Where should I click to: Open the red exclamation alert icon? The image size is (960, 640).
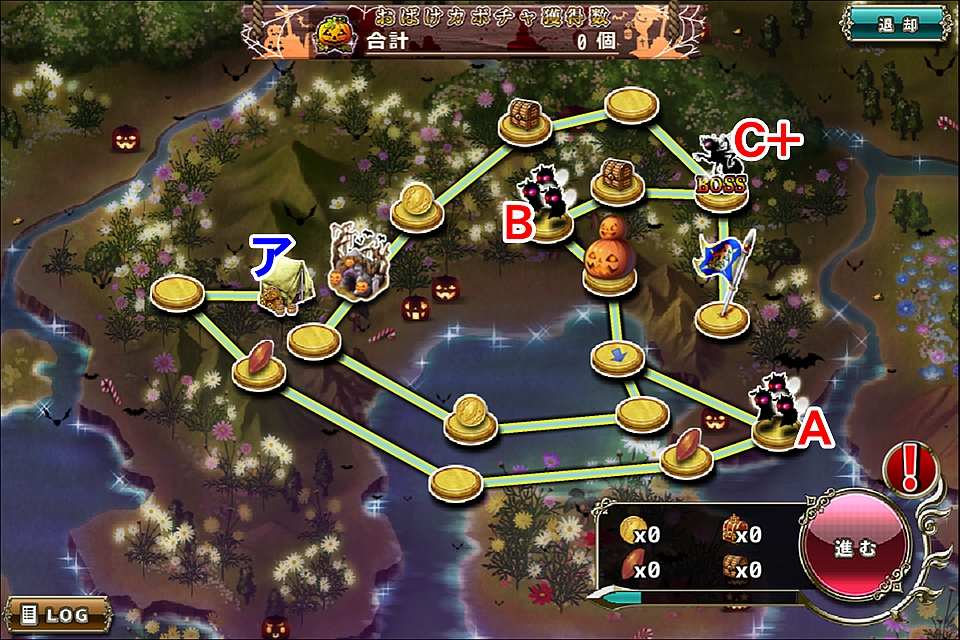pos(909,466)
